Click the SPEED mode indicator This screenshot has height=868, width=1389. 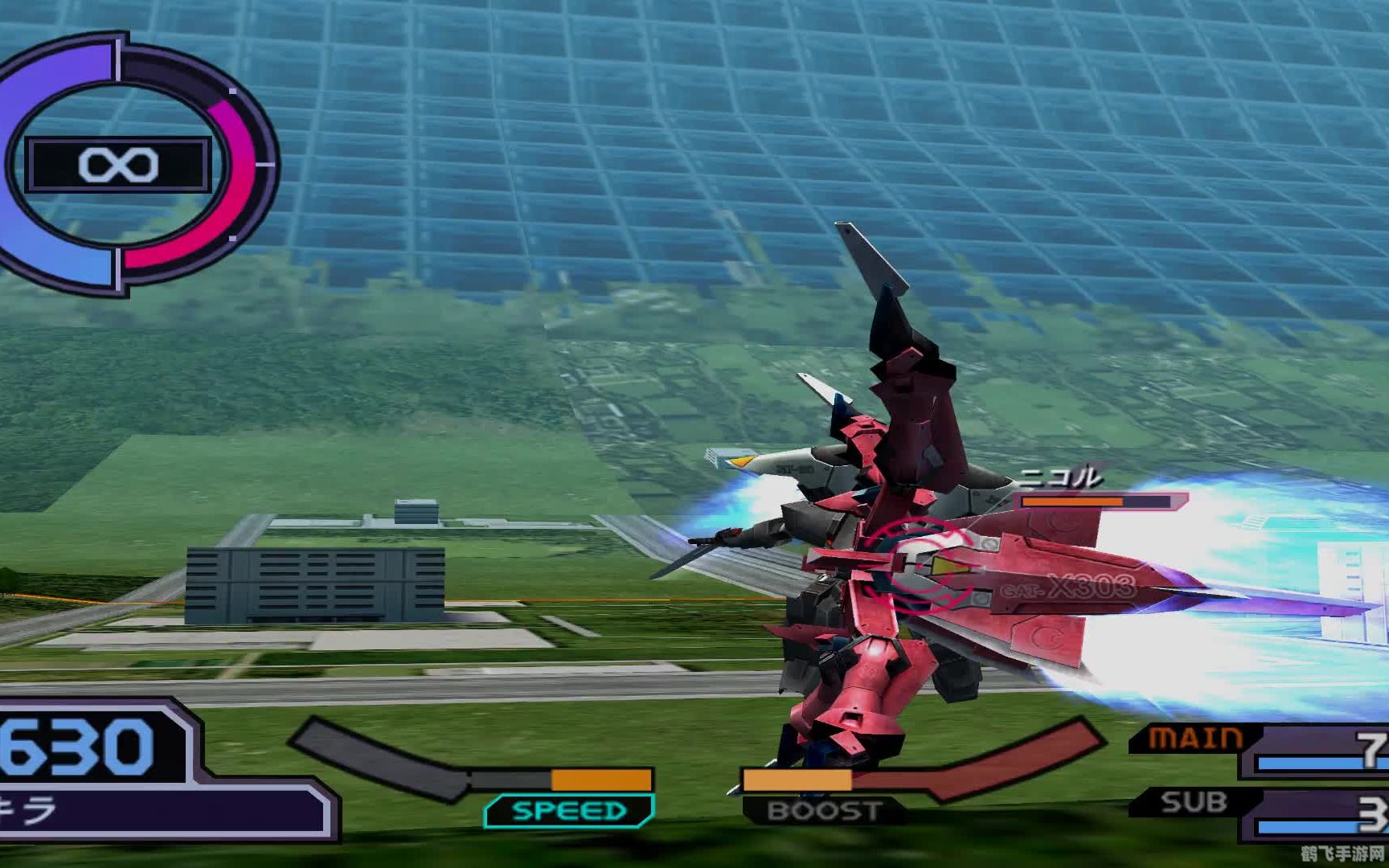569,810
